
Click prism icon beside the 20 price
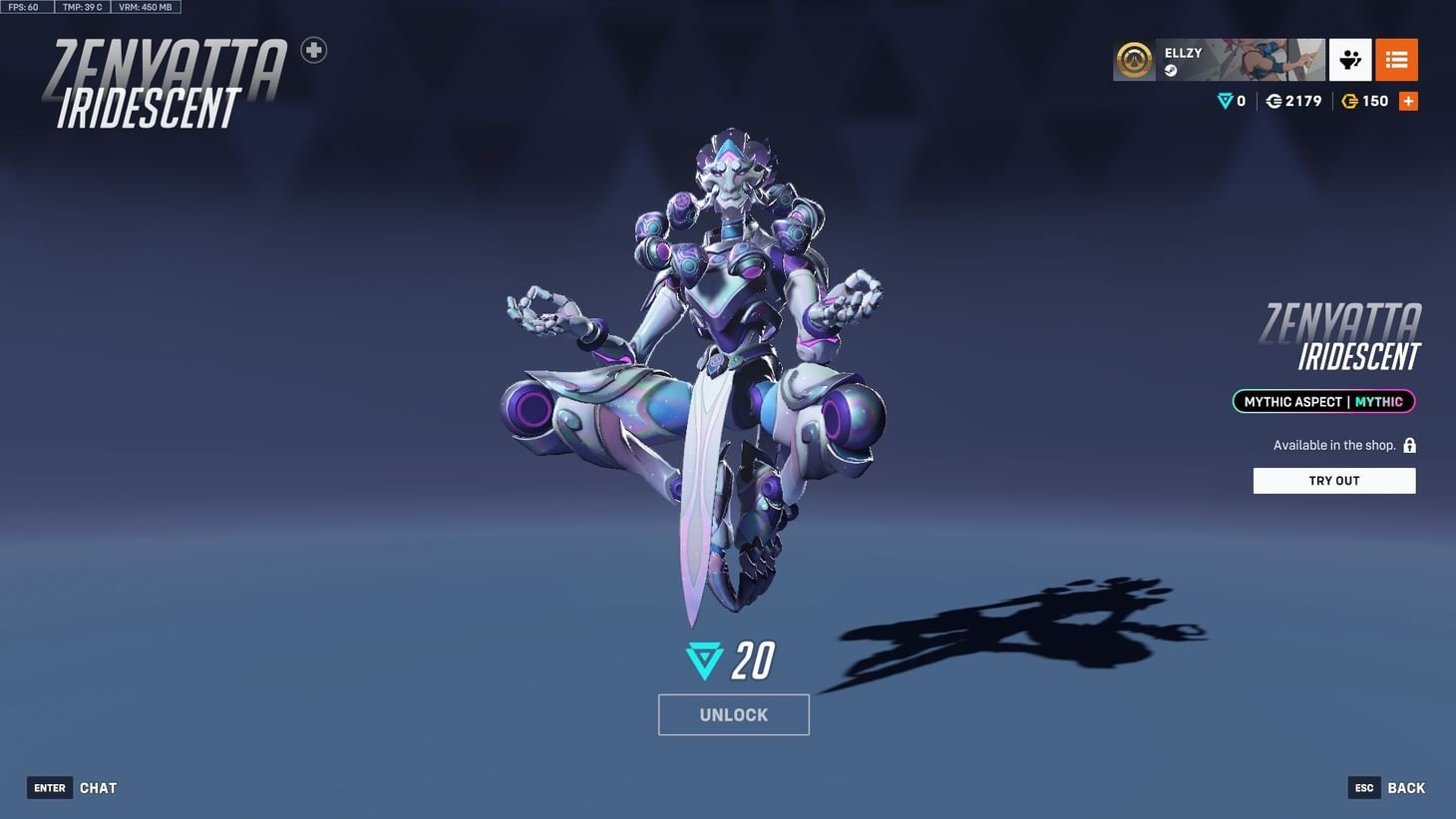(705, 659)
